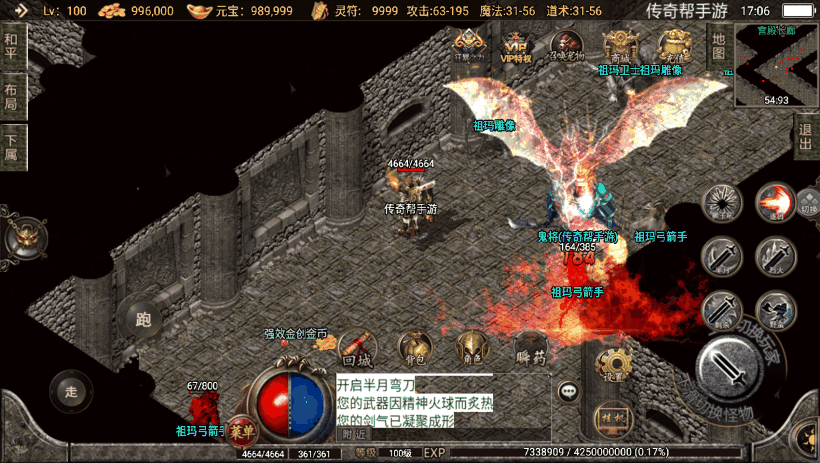Open the 商城 shop icon
The image size is (820, 463).
point(620,45)
